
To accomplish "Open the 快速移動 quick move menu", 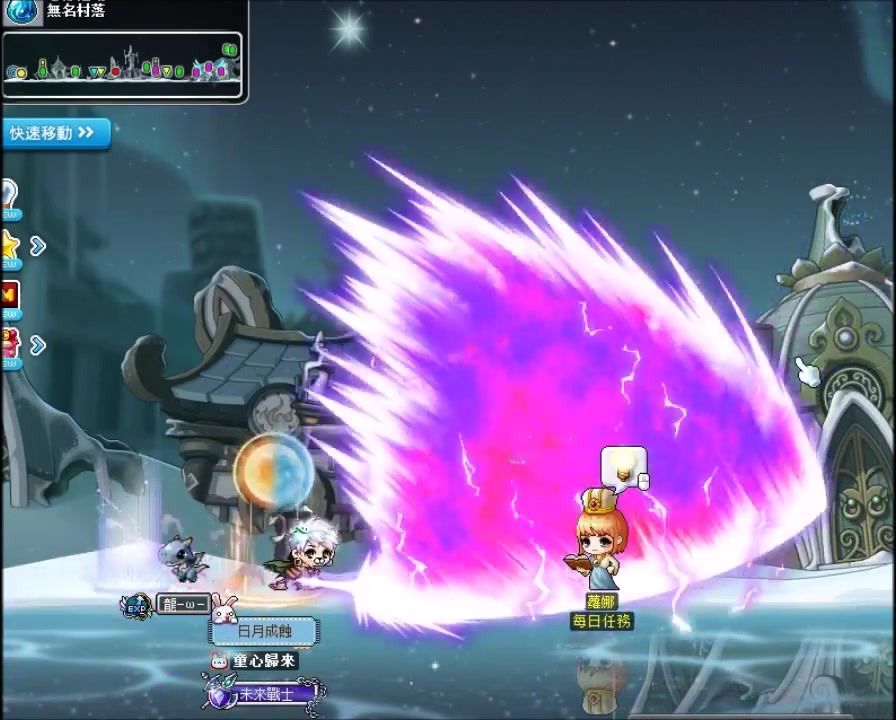I will [54, 133].
